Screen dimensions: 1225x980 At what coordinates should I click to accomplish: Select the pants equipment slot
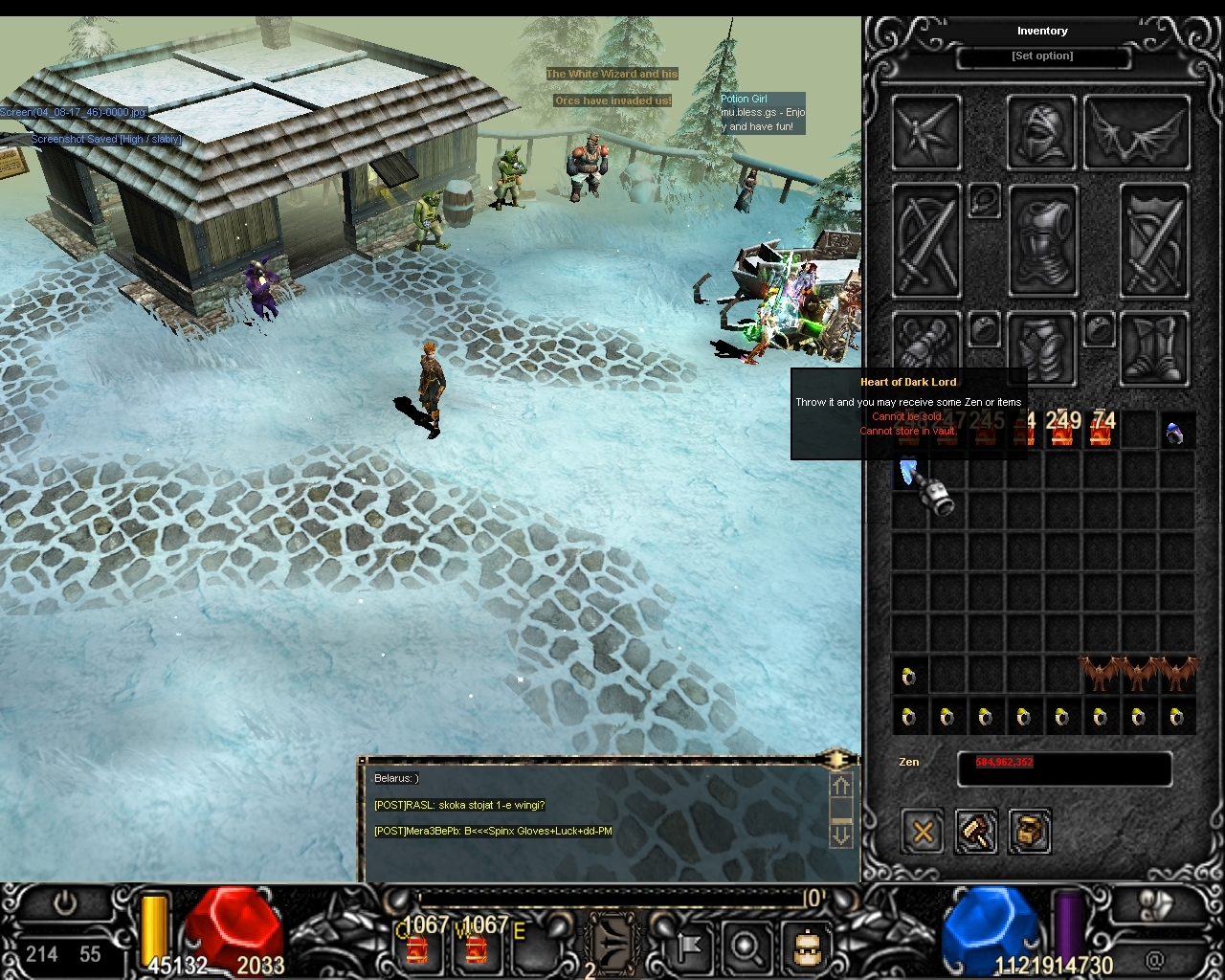(1042, 349)
